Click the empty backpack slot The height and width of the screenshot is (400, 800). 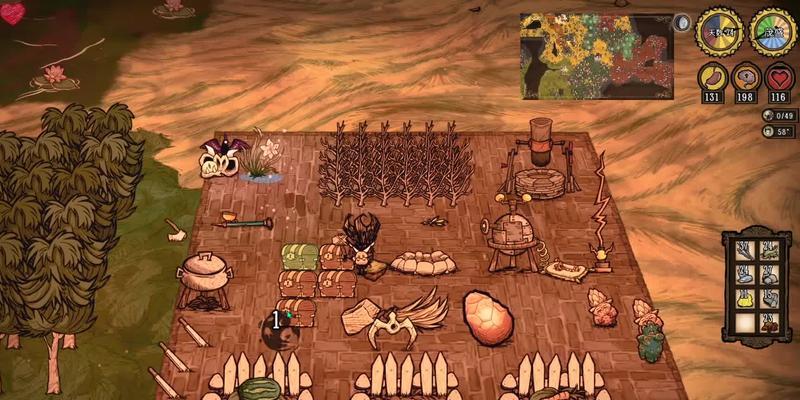point(745,322)
